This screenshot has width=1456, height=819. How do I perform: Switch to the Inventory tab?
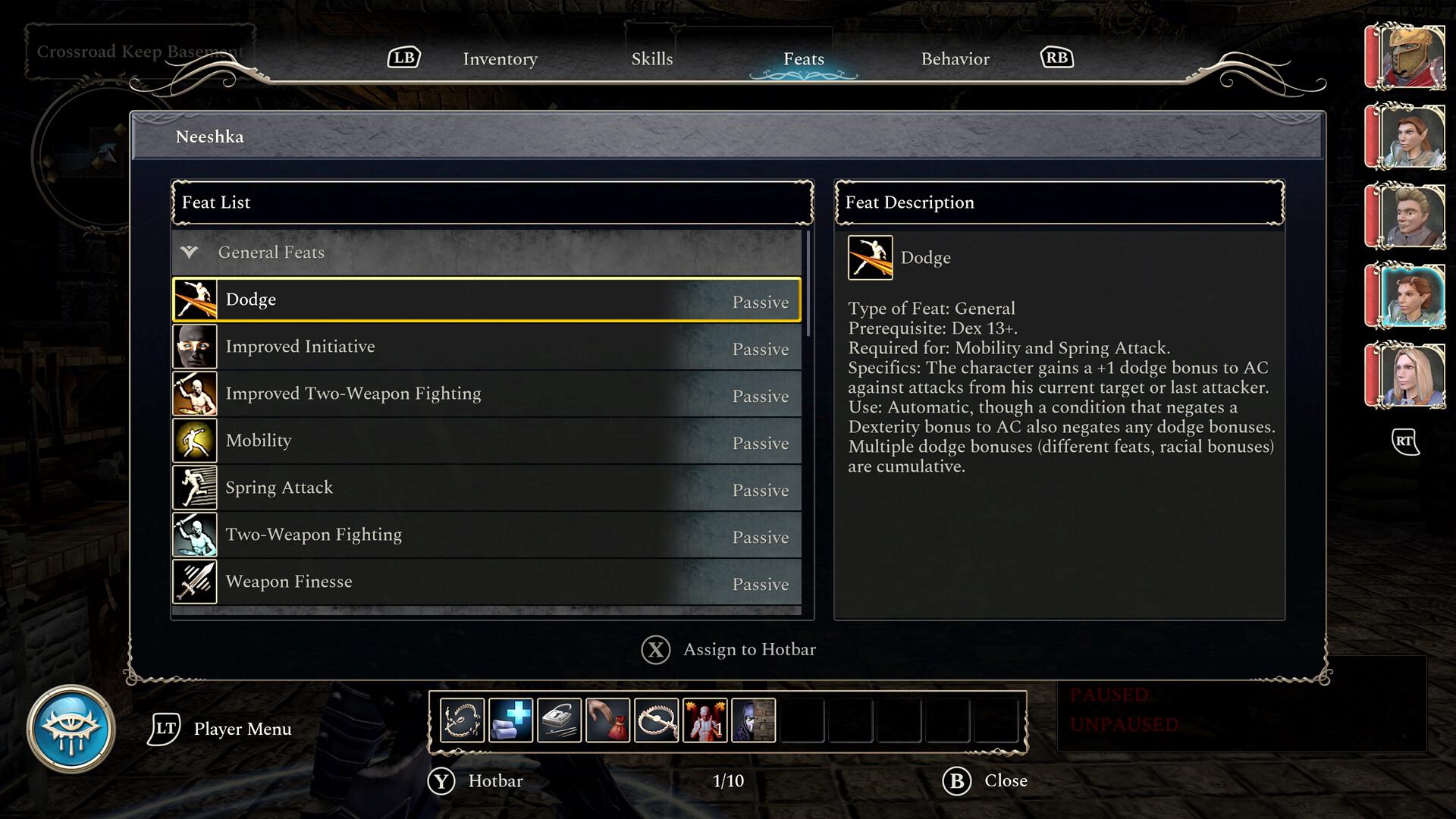click(500, 58)
